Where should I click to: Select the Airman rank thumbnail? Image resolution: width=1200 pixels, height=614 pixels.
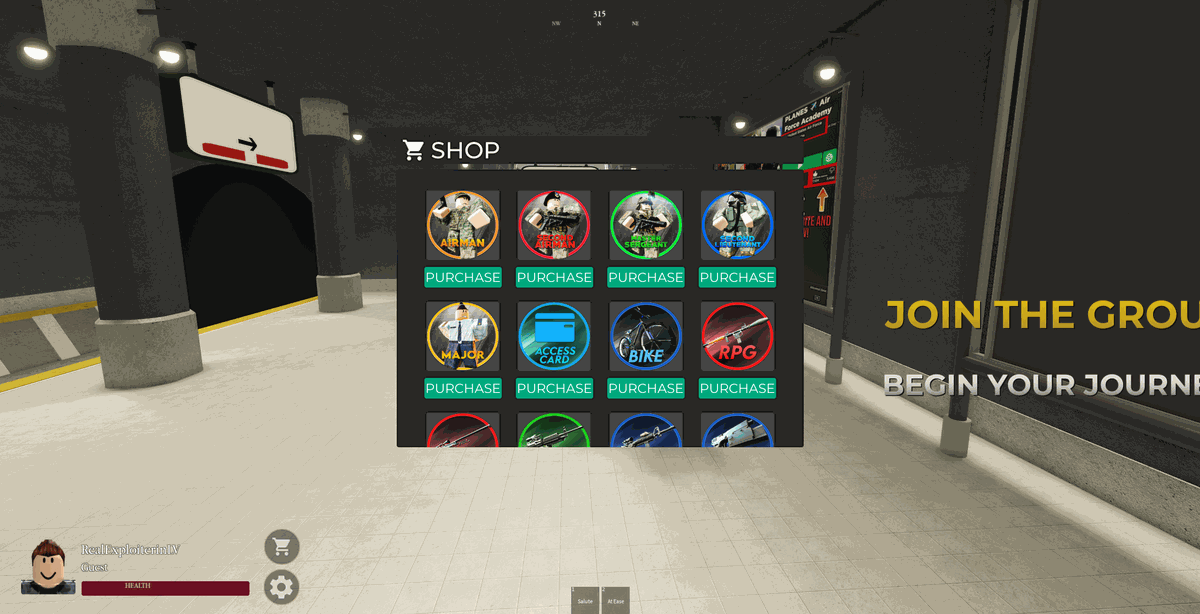tap(462, 225)
